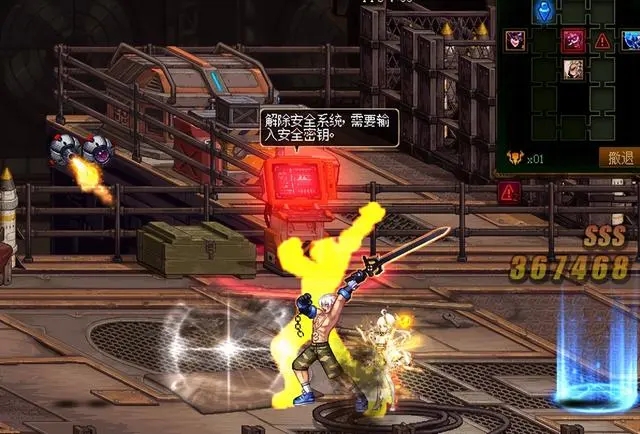Select the red-highlighted boss room on the minimap
This screenshot has width=640, height=434.
573,40
